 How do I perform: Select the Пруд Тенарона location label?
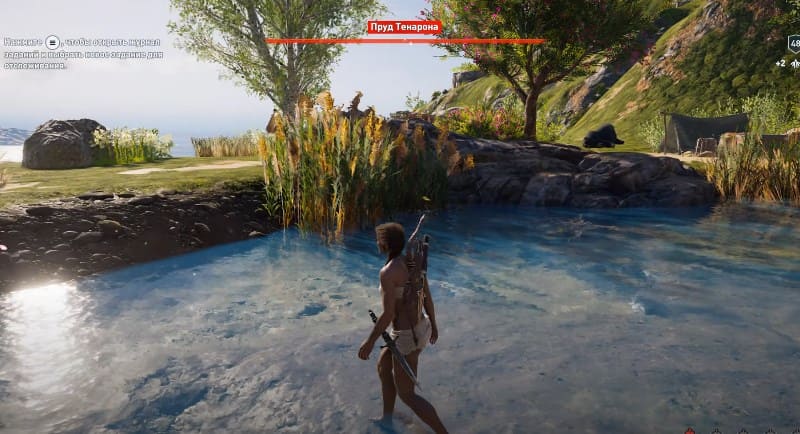click(x=403, y=27)
